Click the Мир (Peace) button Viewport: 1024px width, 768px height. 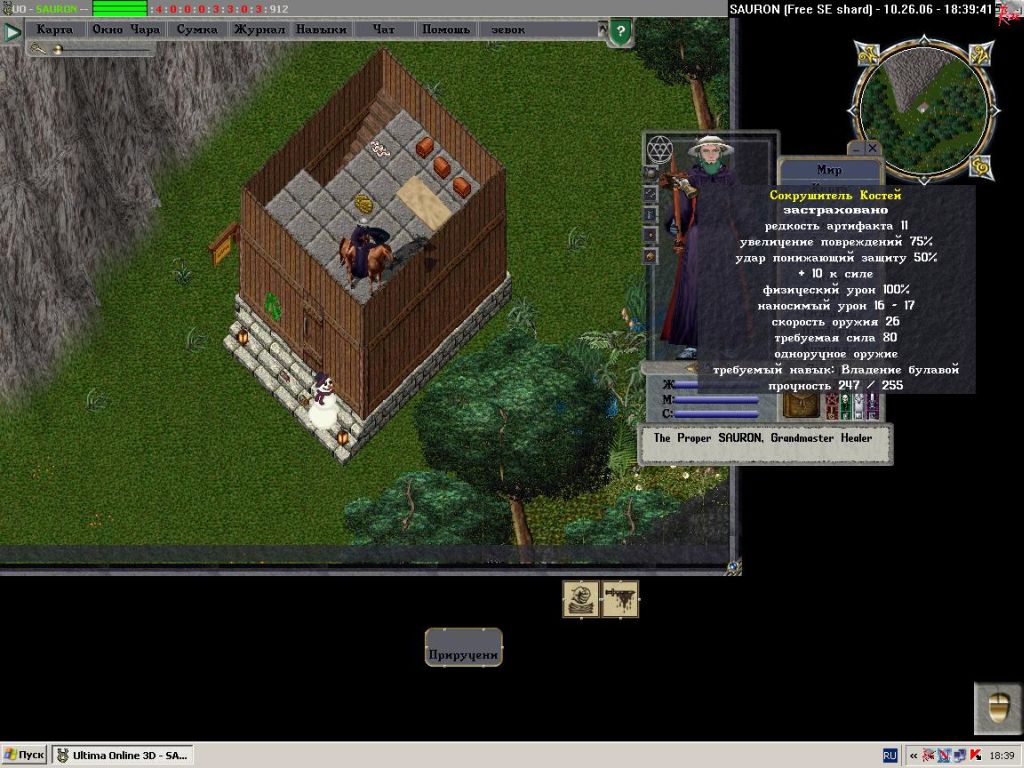[829, 170]
